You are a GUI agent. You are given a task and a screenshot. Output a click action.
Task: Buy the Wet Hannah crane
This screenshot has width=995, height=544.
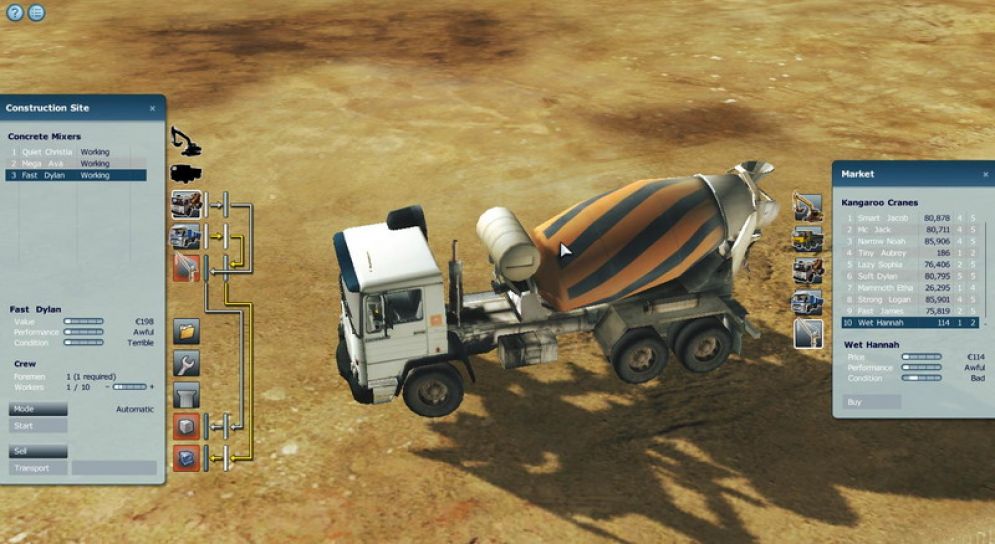[872, 401]
